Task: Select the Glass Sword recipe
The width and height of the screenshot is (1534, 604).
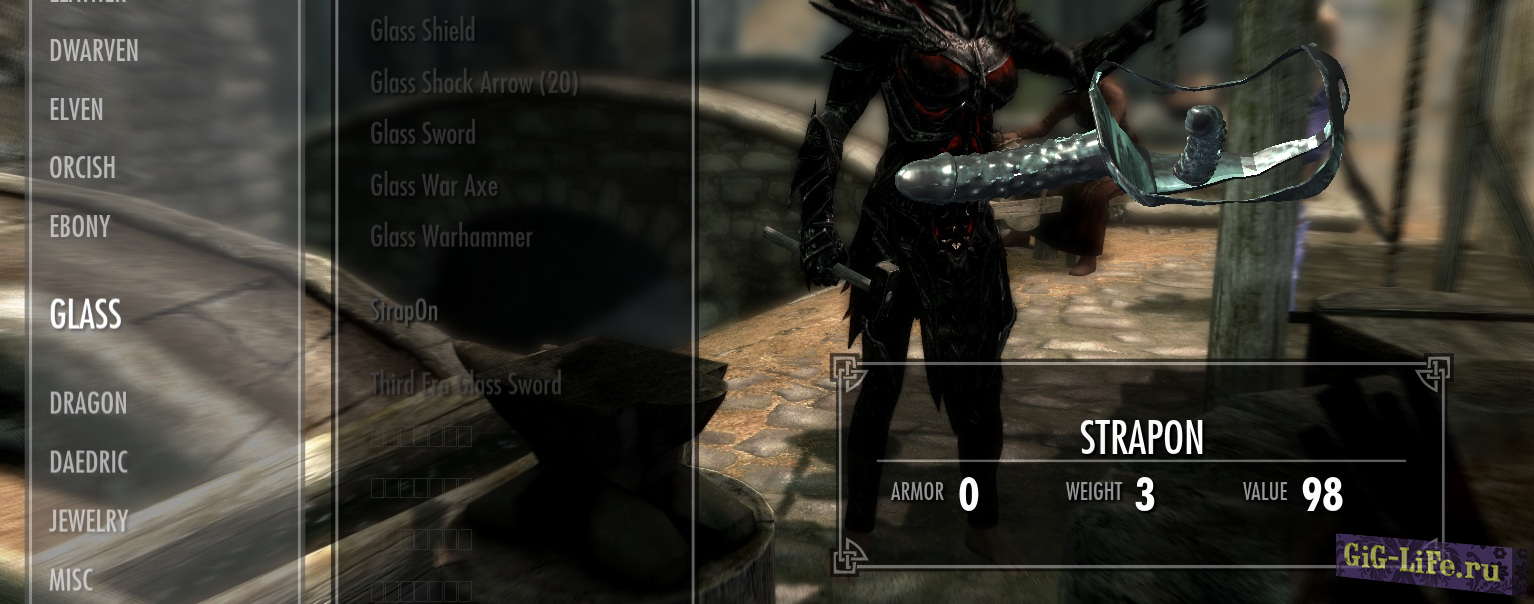Action: click(x=423, y=134)
